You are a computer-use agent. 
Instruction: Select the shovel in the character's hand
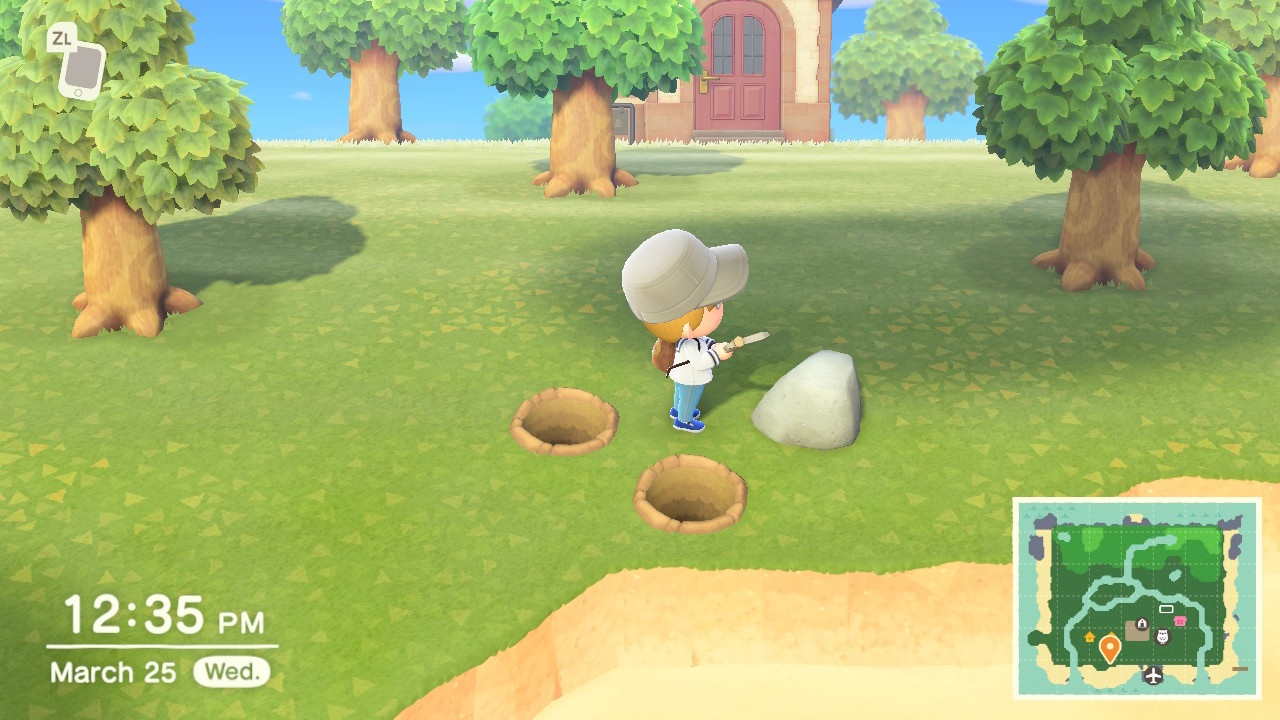(x=745, y=345)
